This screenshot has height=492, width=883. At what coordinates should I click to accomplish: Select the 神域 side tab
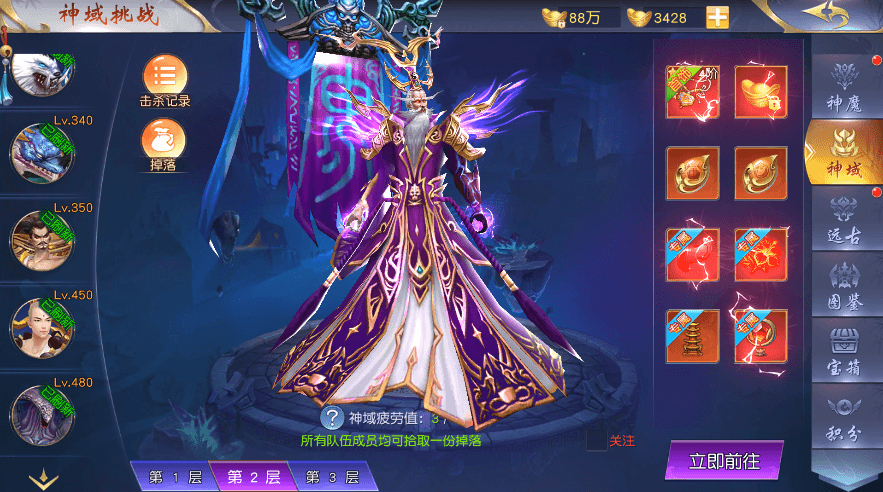845,153
